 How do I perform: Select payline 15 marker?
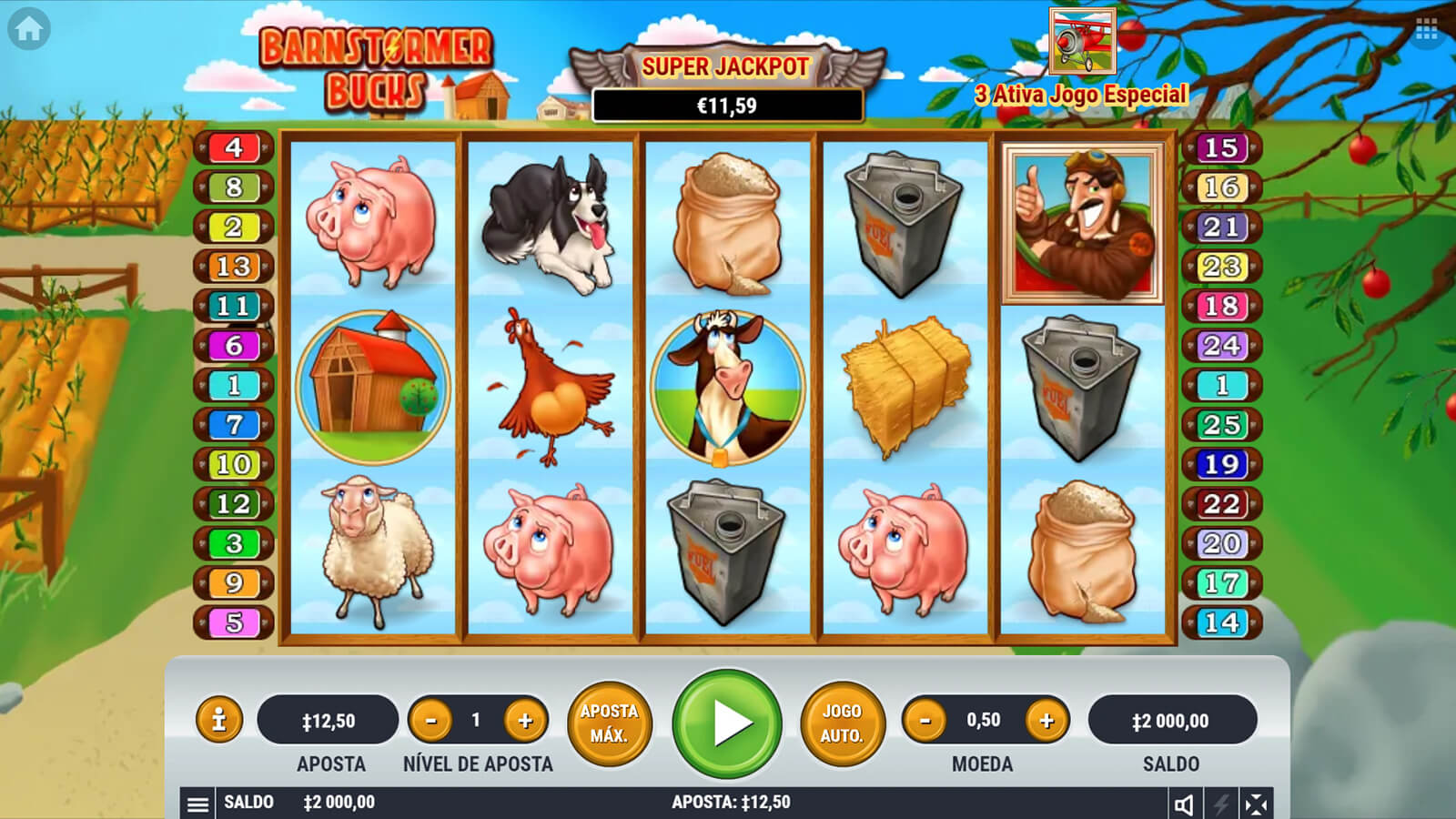coord(1221,147)
